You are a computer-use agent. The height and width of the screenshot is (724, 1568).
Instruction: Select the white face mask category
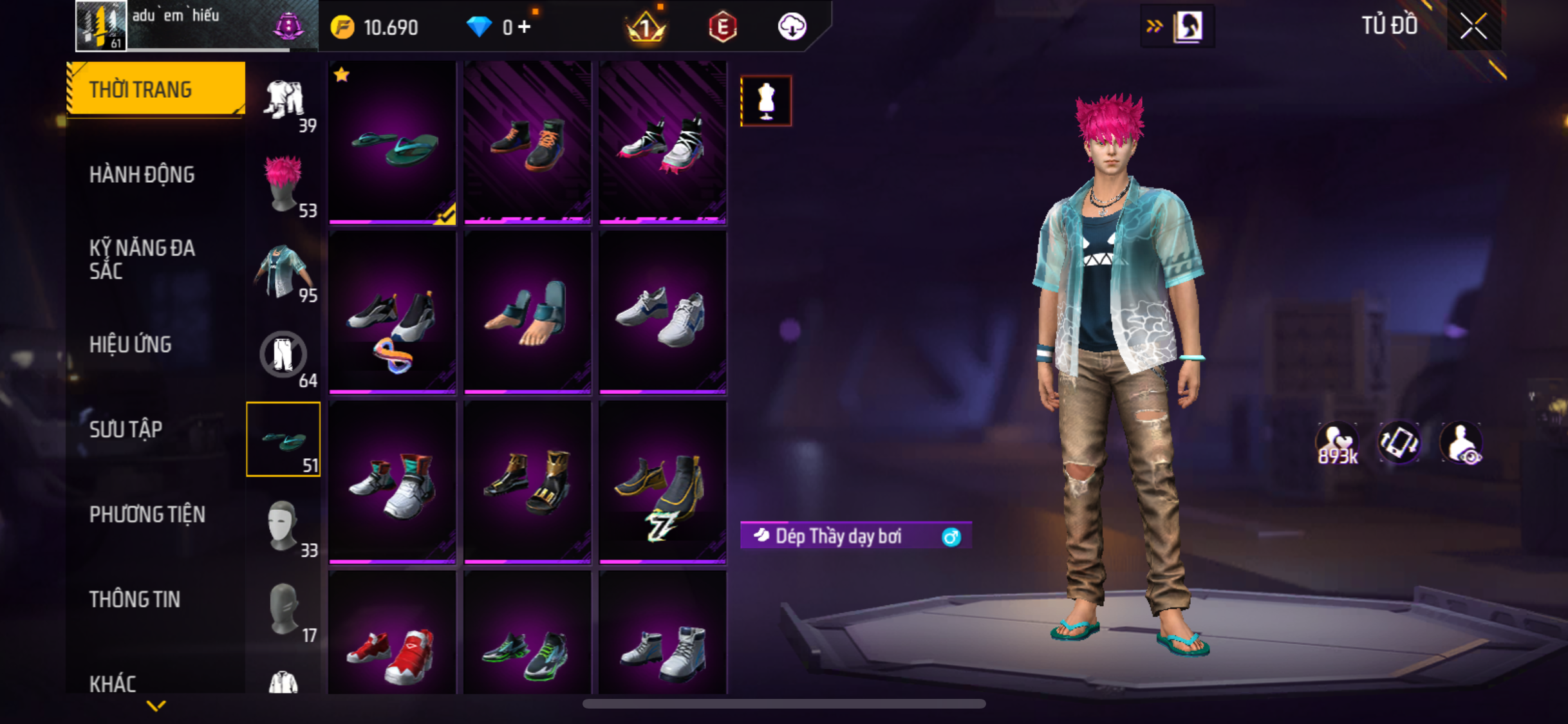click(x=283, y=525)
